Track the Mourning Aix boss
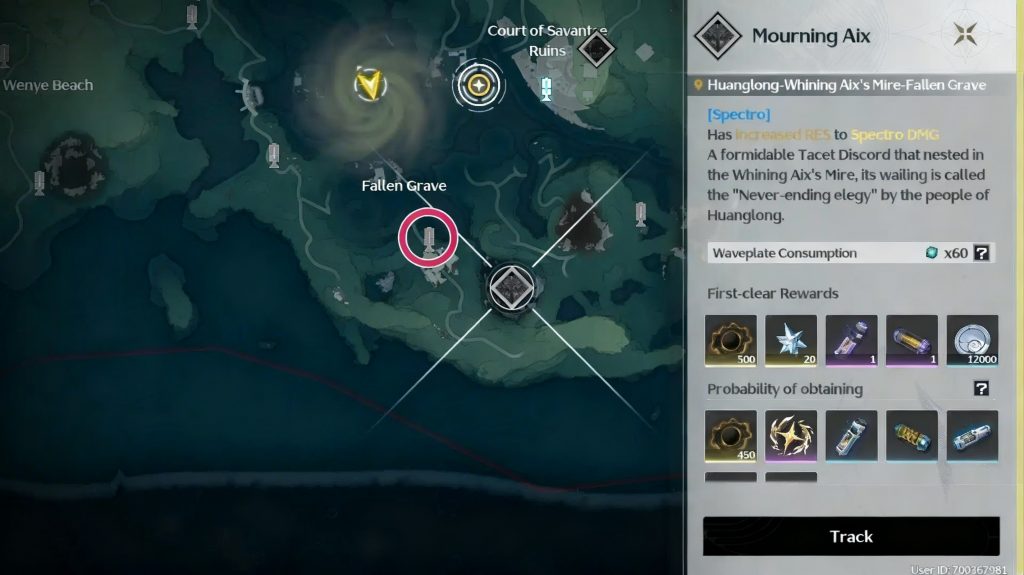This screenshot has width=1024, height=575. (x=851, y=536)
